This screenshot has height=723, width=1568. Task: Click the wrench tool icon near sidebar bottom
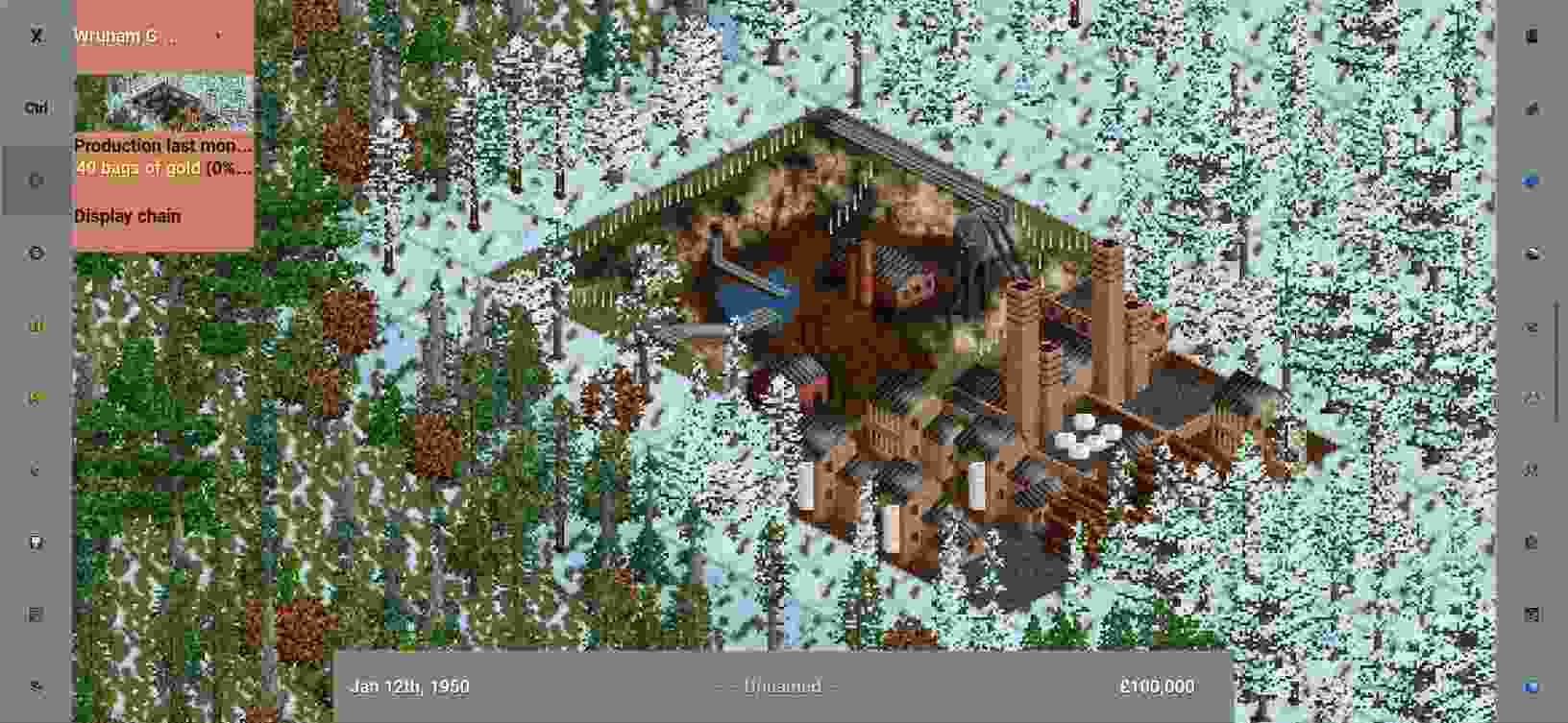click(x=37, y=686)
